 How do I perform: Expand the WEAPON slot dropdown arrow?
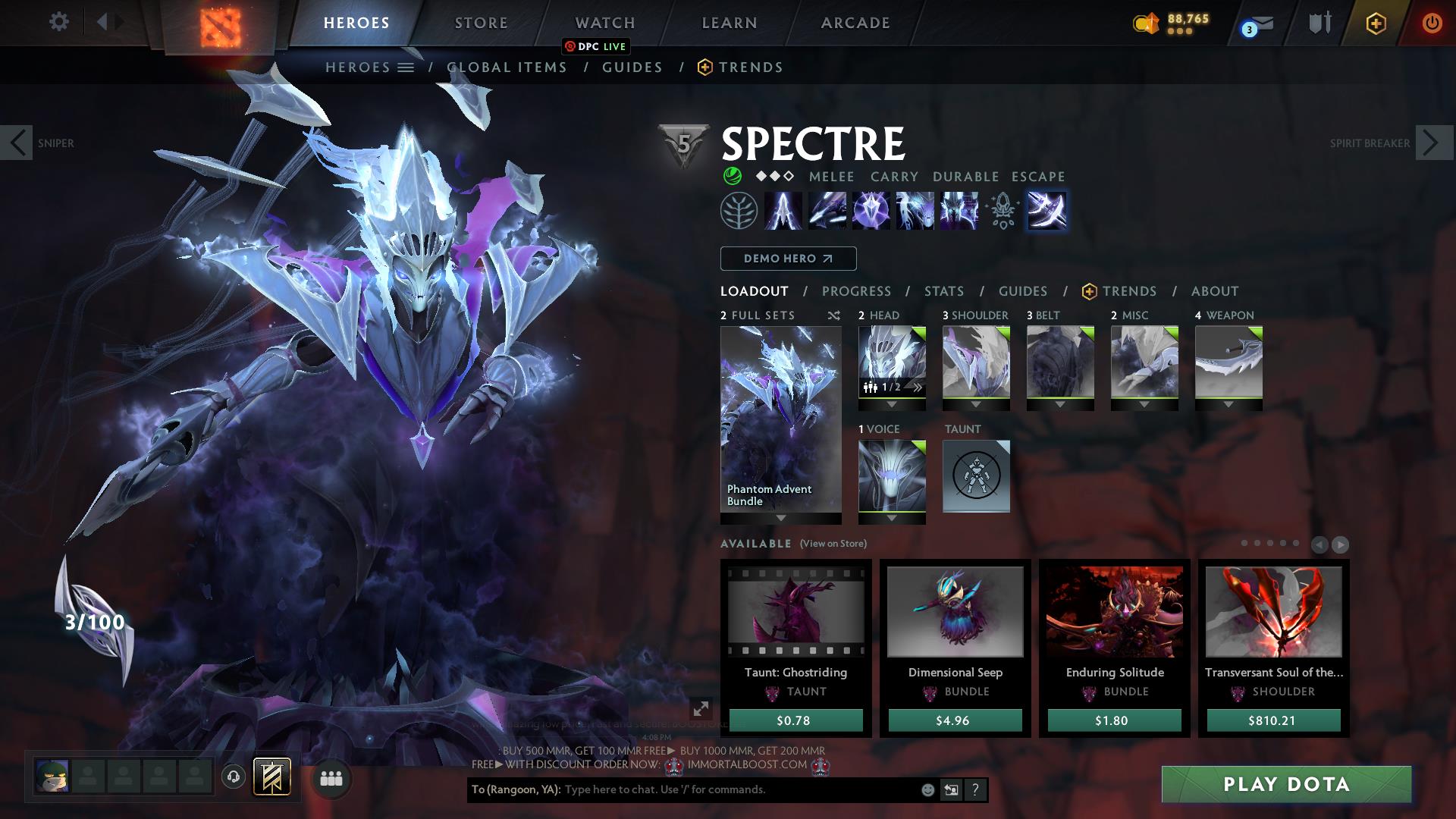1228,403
